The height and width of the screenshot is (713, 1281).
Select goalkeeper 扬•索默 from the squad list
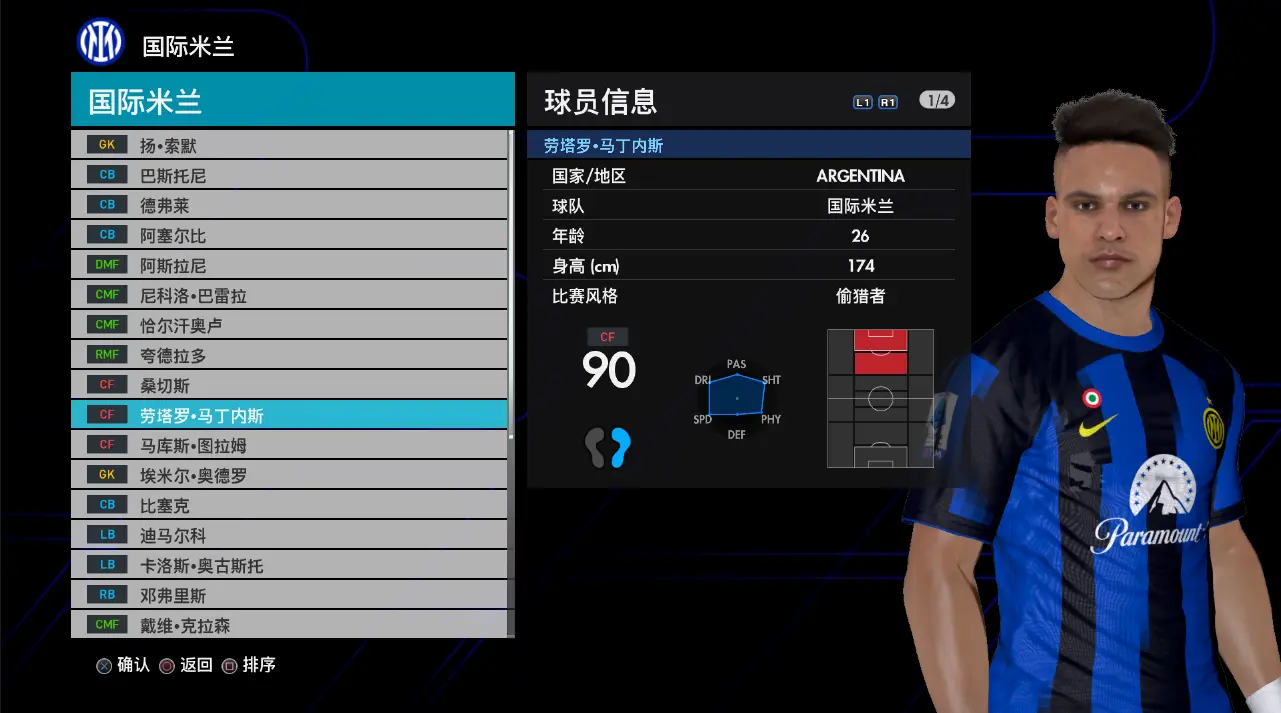tap(289, 145)
